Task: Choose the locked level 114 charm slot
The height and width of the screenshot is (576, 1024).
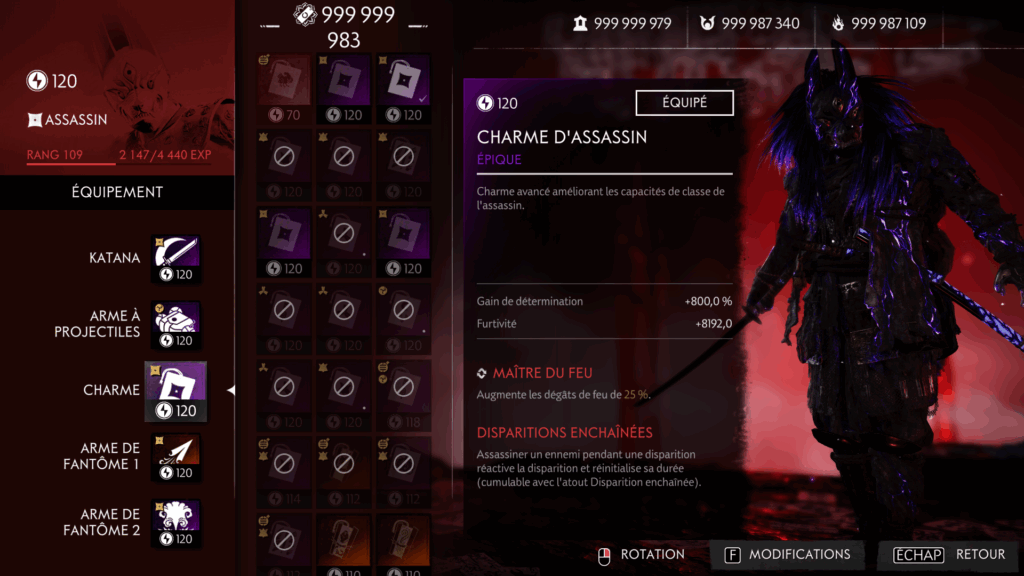Action: pos(284,470)
